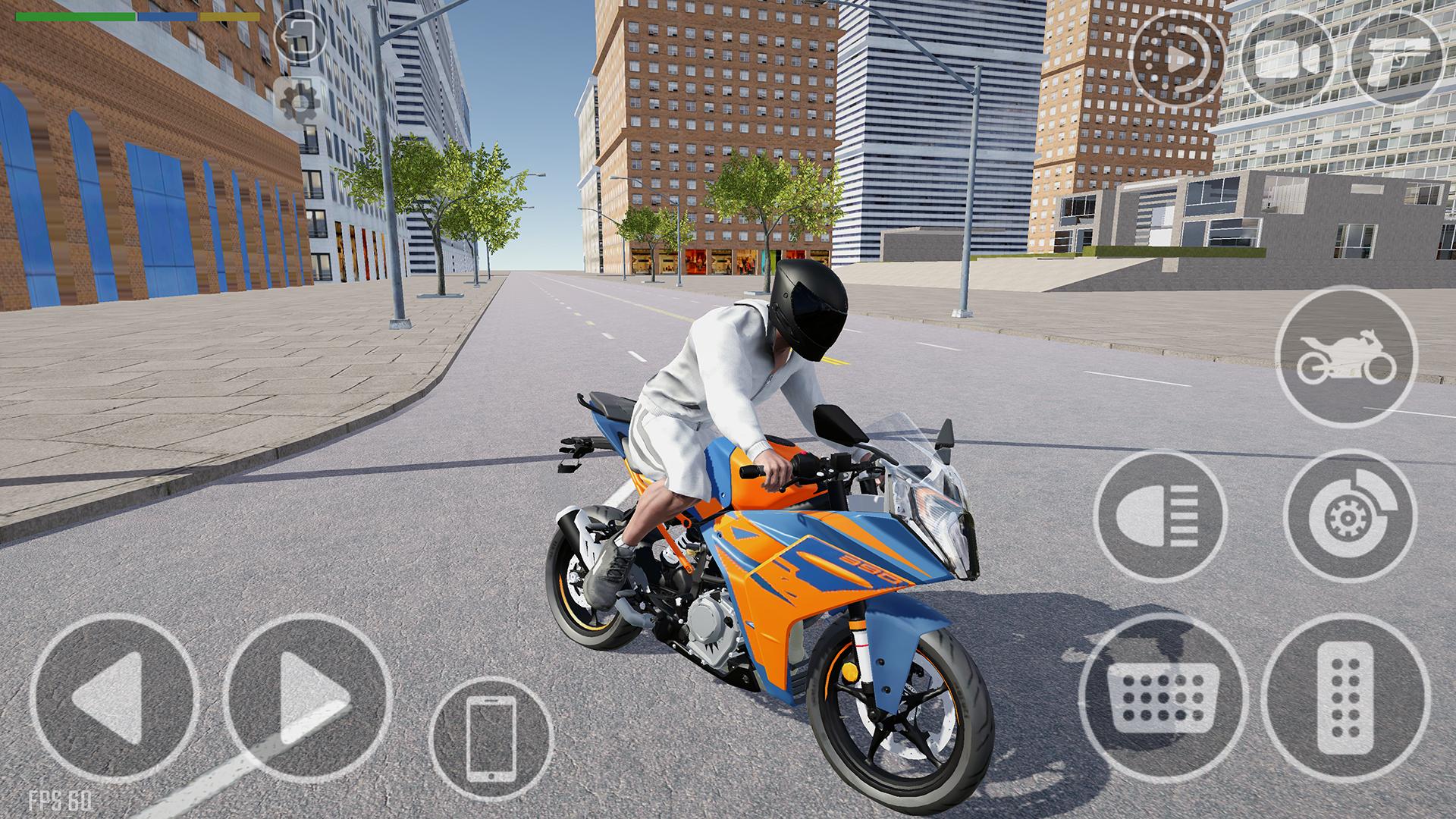
Task: Tap the slow-motion replay button
Action: pos(1177,58)
